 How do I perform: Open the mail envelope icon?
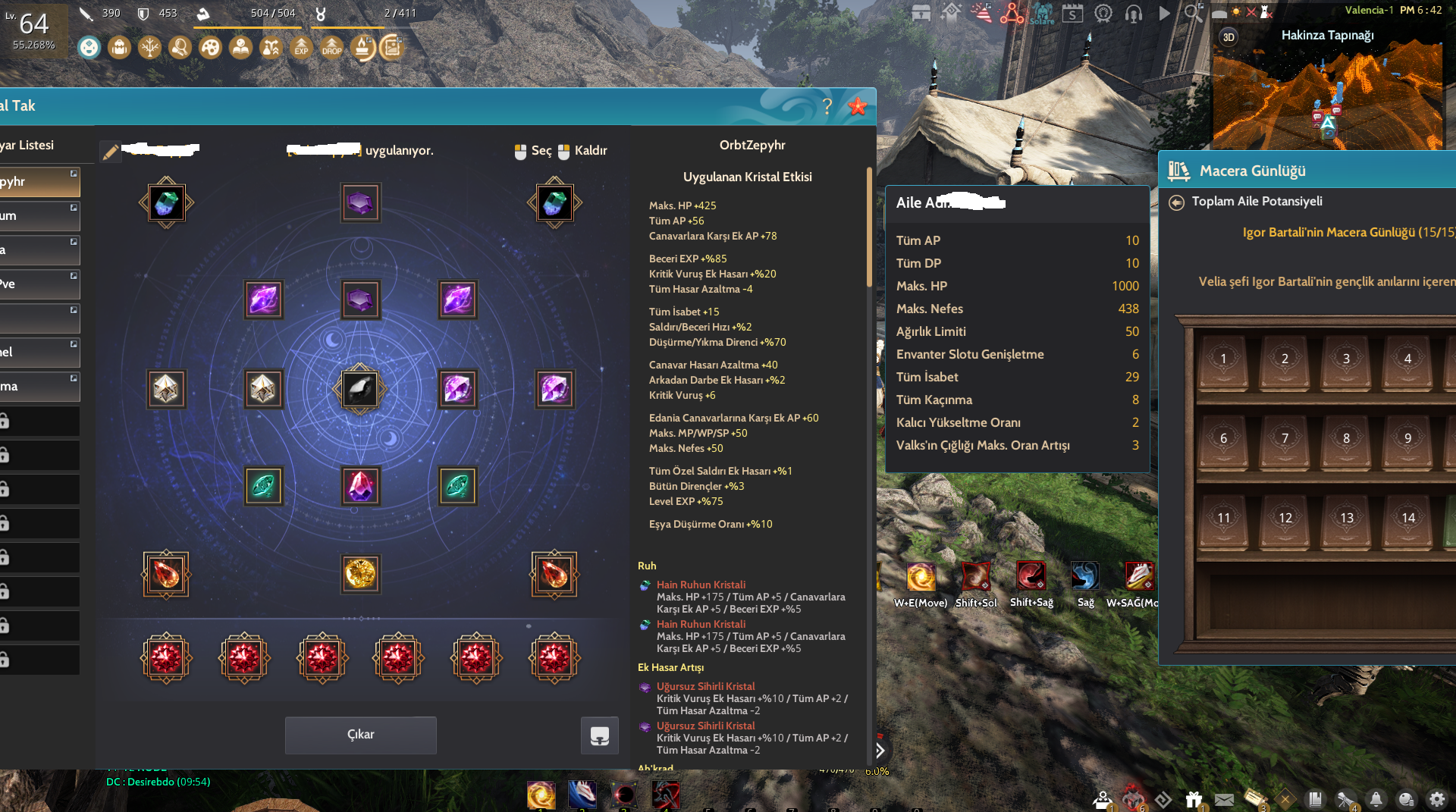(1224, 799)
